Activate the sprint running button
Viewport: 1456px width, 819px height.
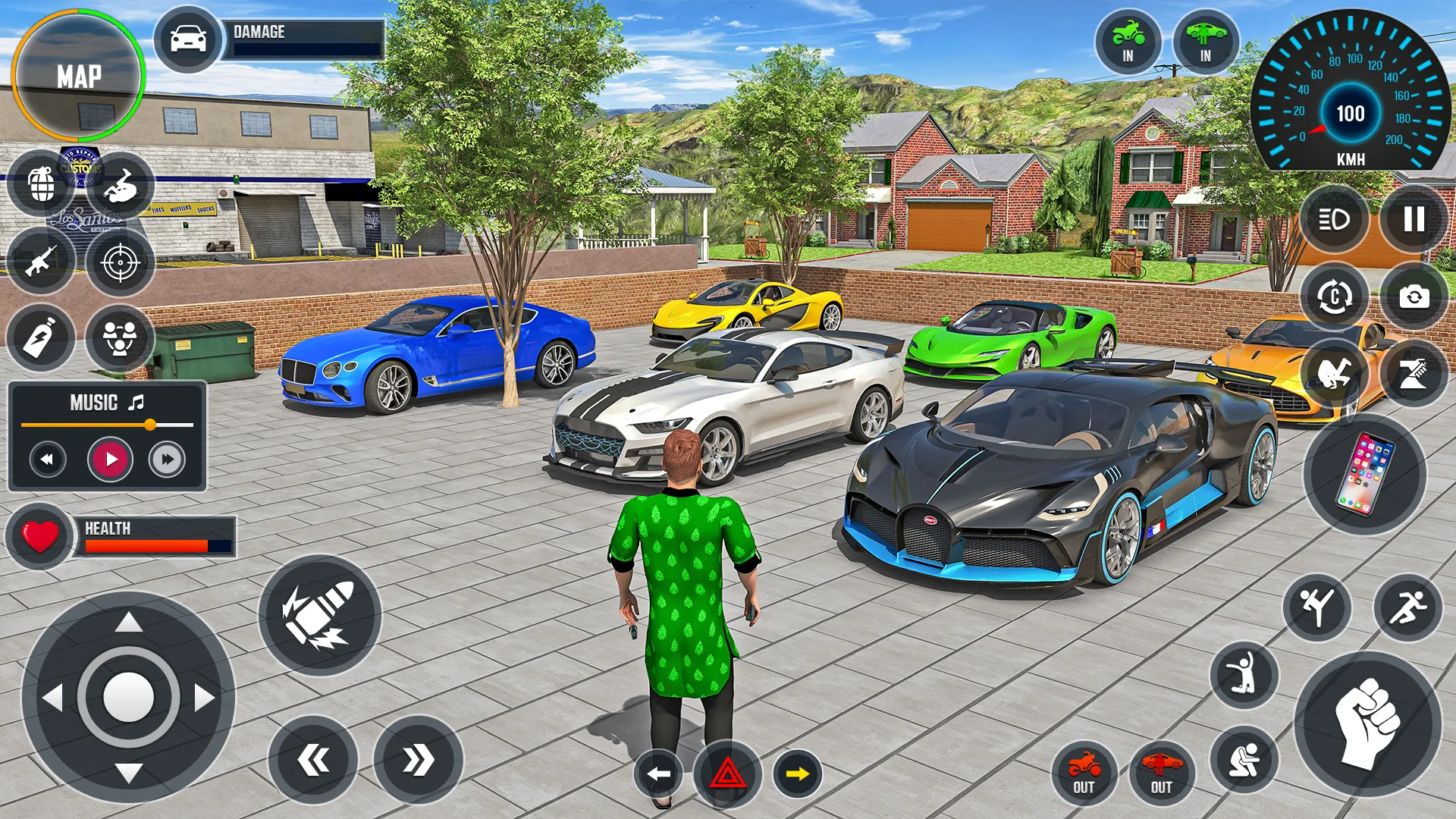(x=1407, y=607)
